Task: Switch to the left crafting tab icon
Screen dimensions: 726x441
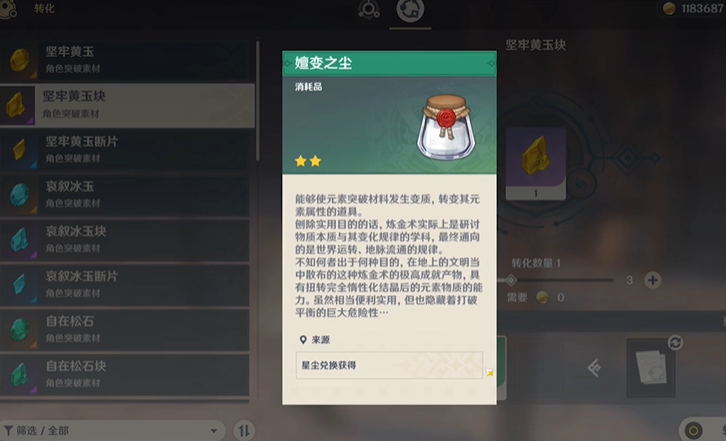Action: [368, 12]
